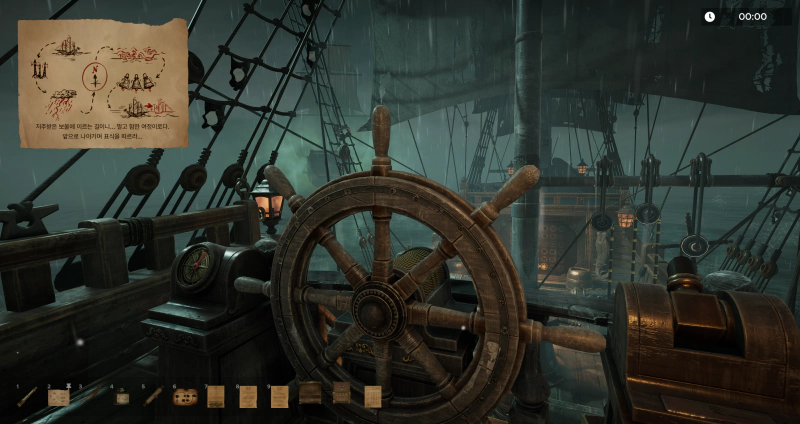Select the parchment note in slot 8
This screenshot has height=424, width=800.
[247, 396]
